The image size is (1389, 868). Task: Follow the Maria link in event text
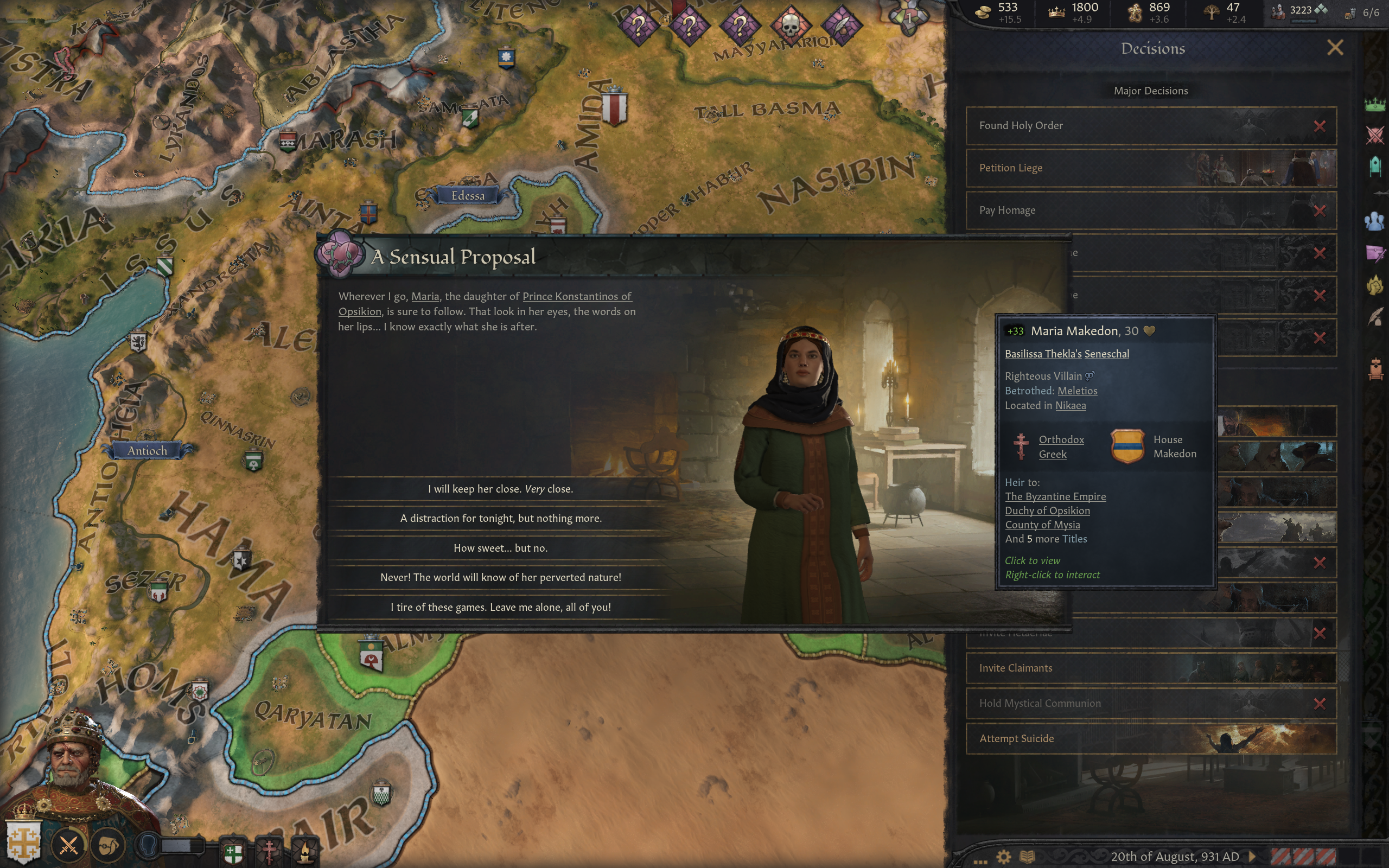tap(425, 297)
